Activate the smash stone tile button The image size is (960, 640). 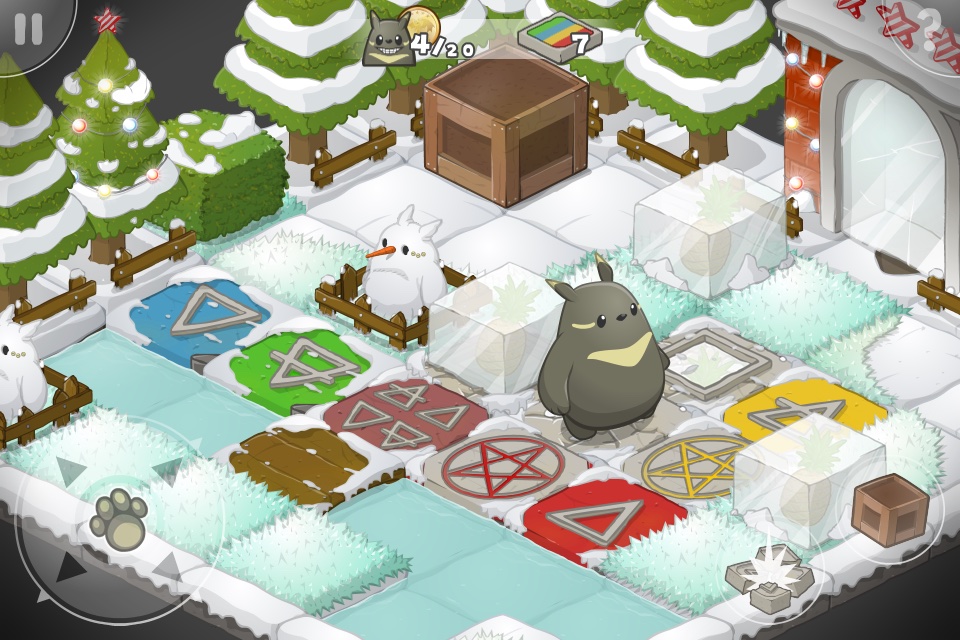tap(771, 578)
